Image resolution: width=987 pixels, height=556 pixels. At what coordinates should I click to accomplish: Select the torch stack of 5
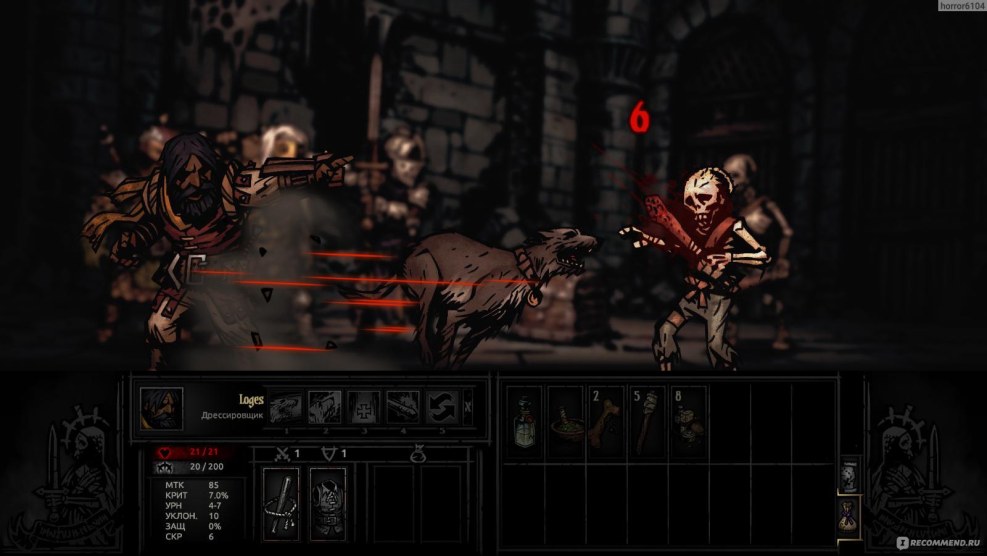tap(647, 420)
